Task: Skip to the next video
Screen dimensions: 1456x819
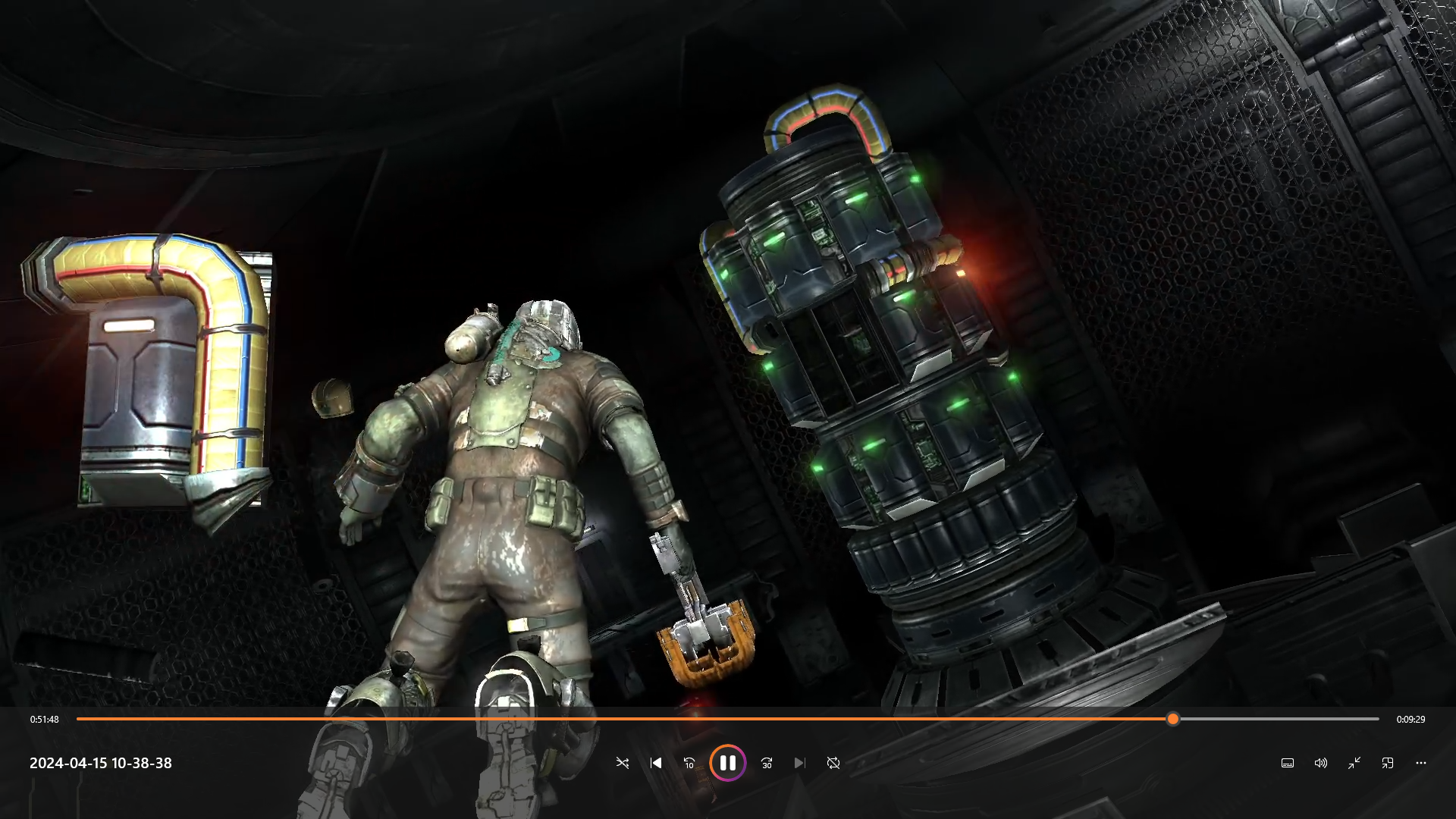Action: (x=799, y=763)
